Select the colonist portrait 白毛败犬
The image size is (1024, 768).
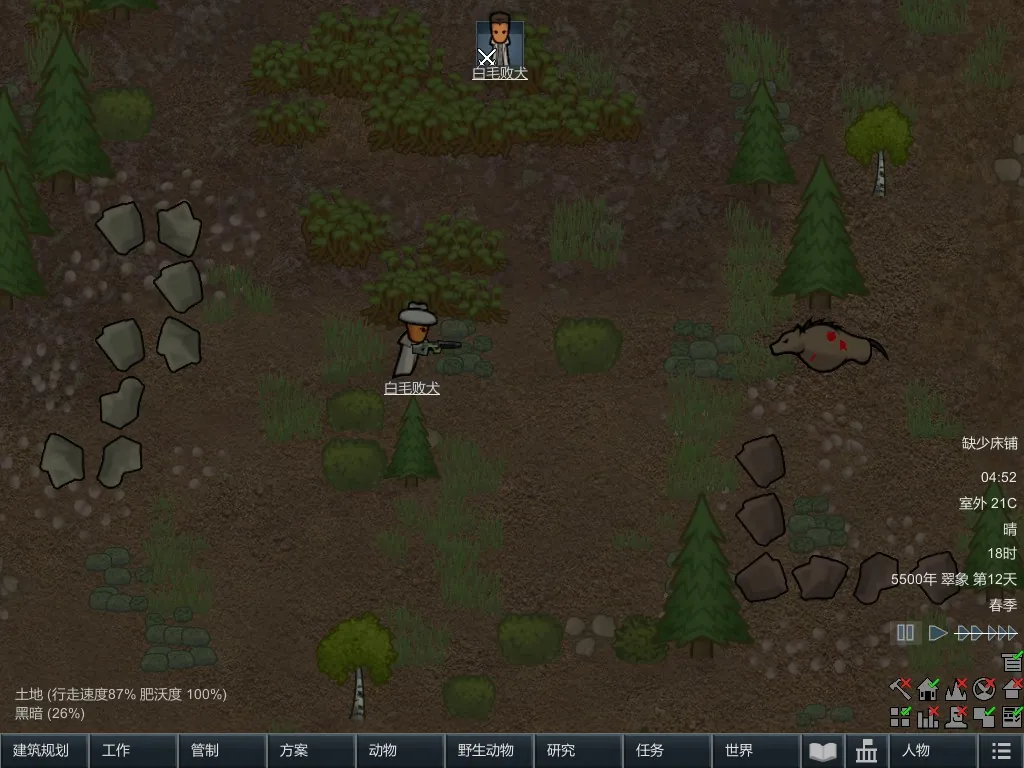[x=499, y=42]
